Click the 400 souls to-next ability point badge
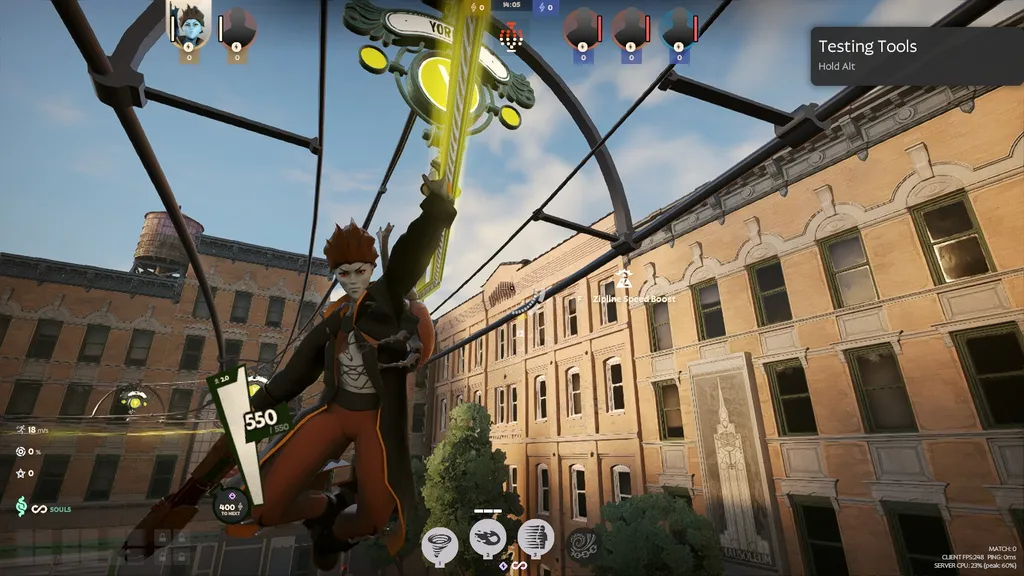1024x576 pixels. 229,507
